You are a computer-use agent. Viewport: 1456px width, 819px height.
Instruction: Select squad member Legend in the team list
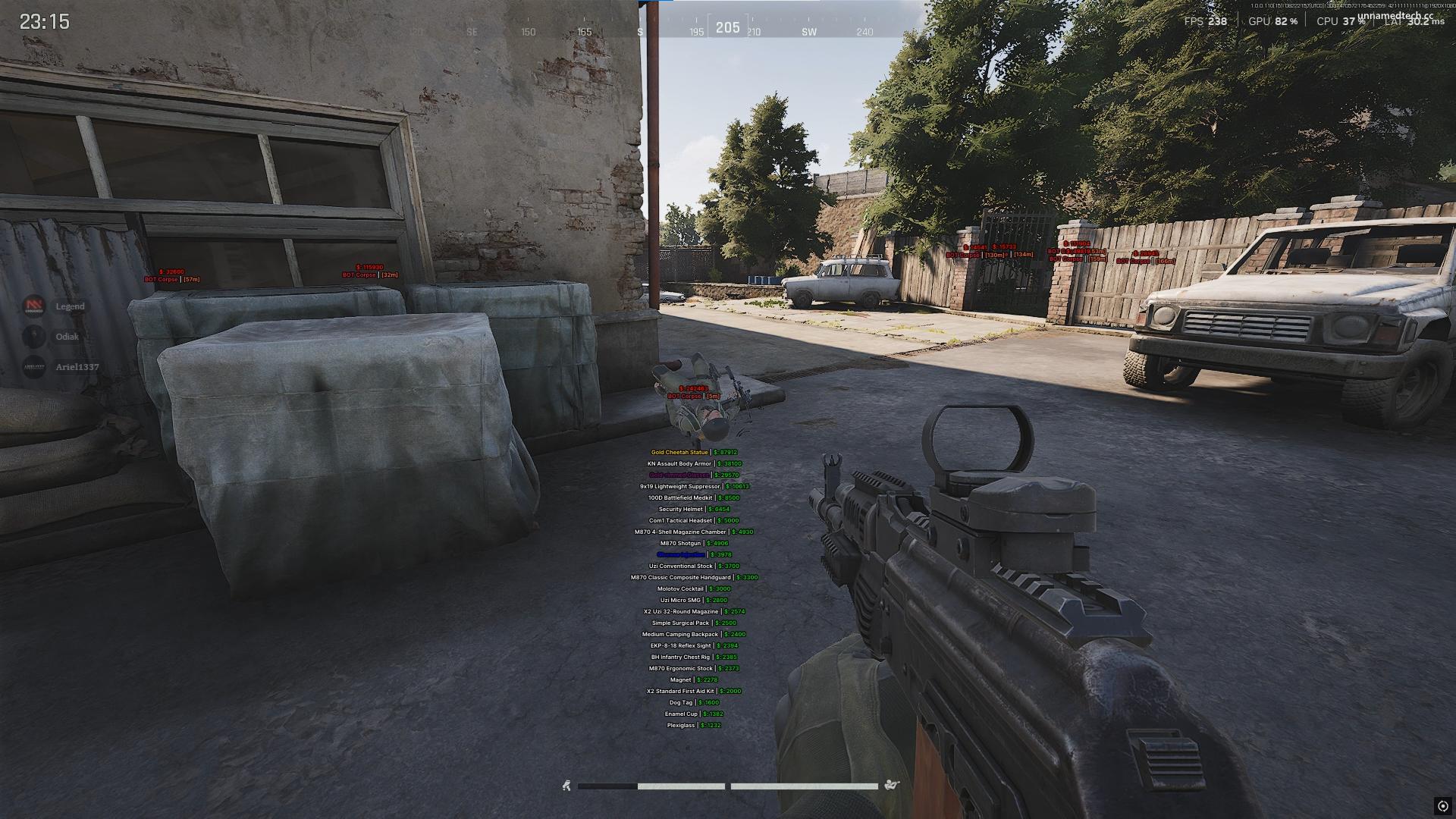(x=69, y=306)
